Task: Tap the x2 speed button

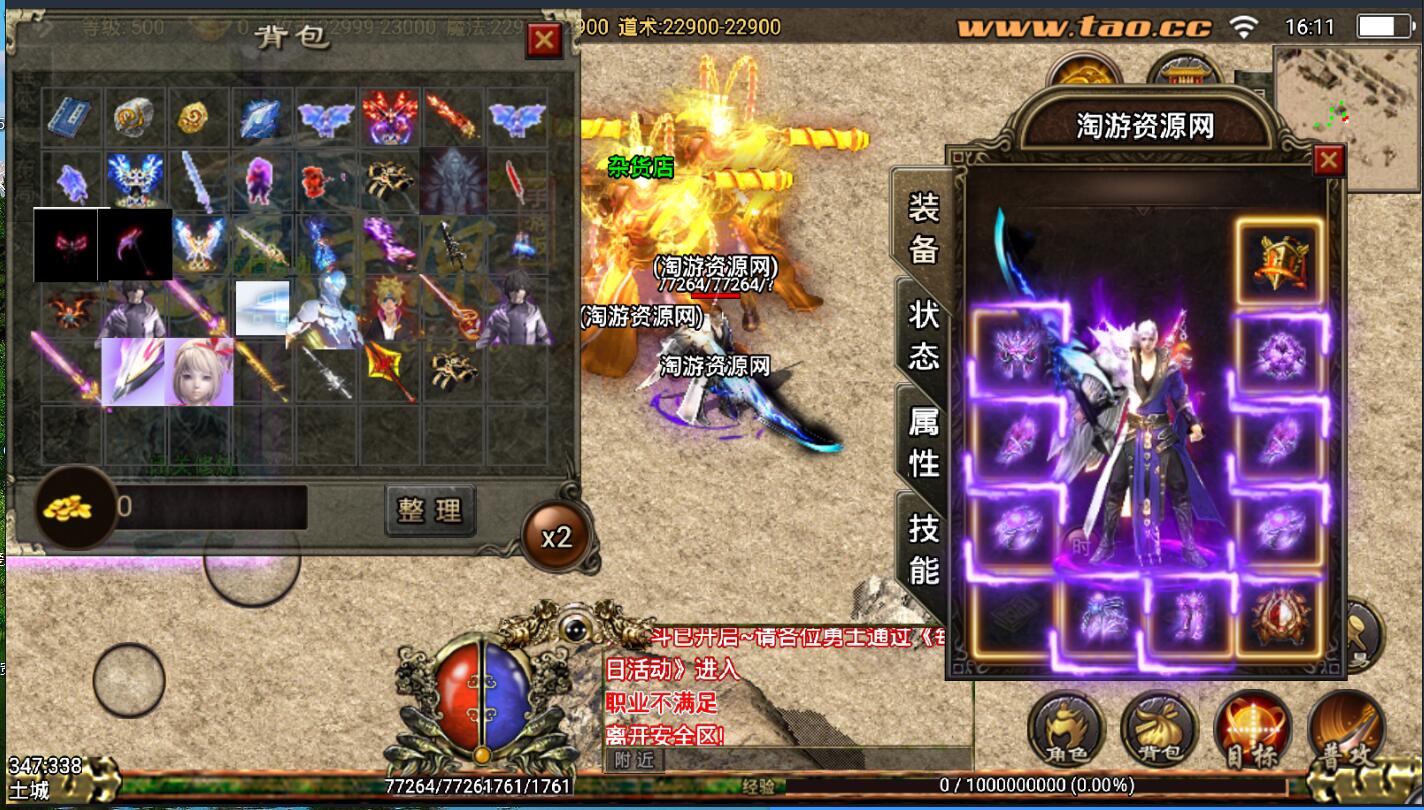Action: click(x=556, y=537)
